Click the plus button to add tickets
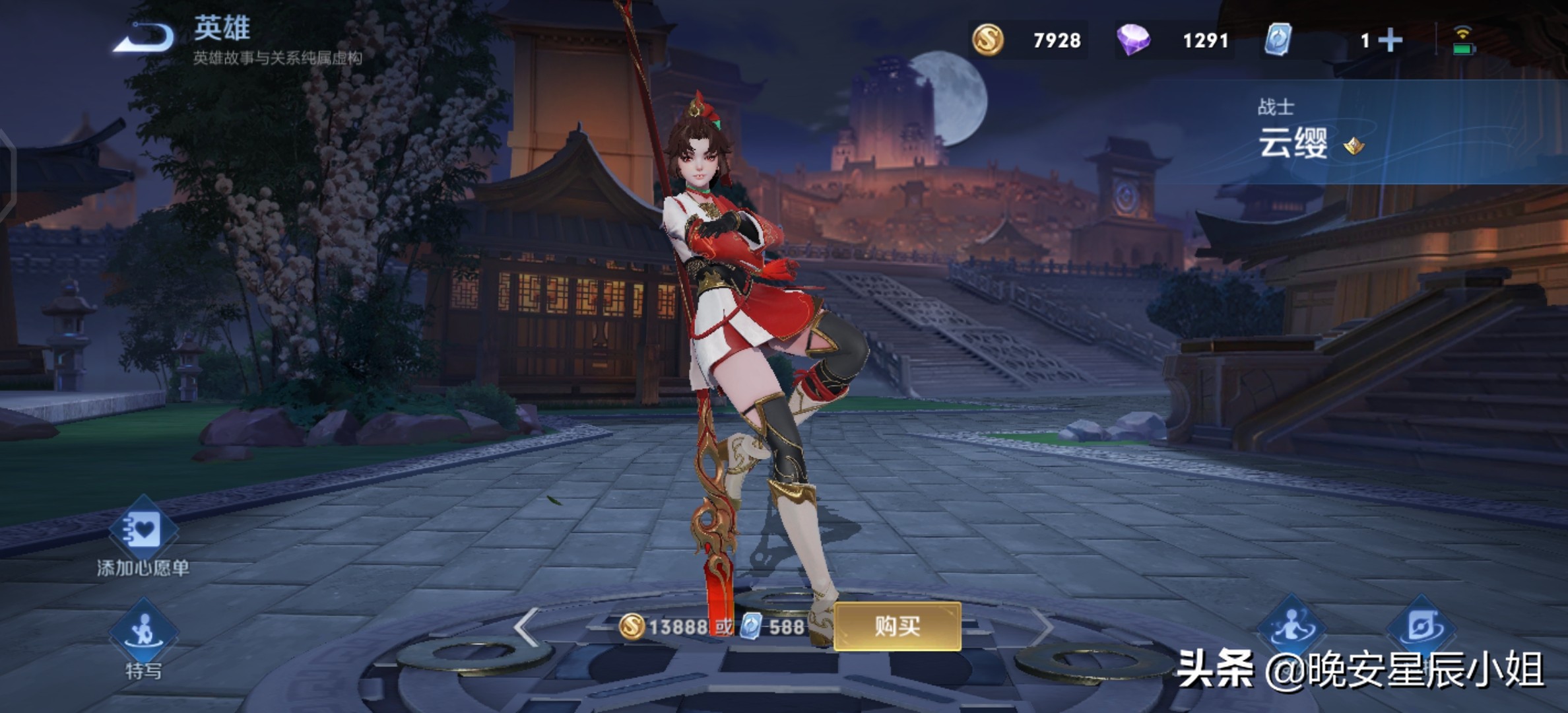The height and width of the screenshot is (713, 1568). click(1390, 40)
